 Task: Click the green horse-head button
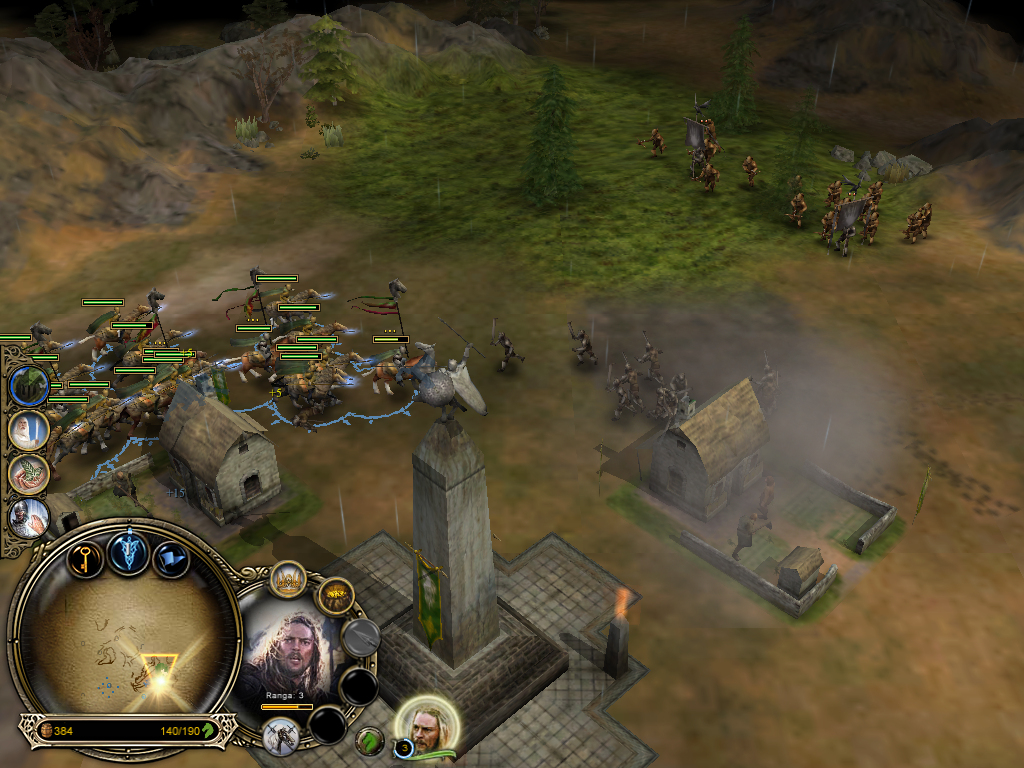pyautogui.click(x=370, y=741)
